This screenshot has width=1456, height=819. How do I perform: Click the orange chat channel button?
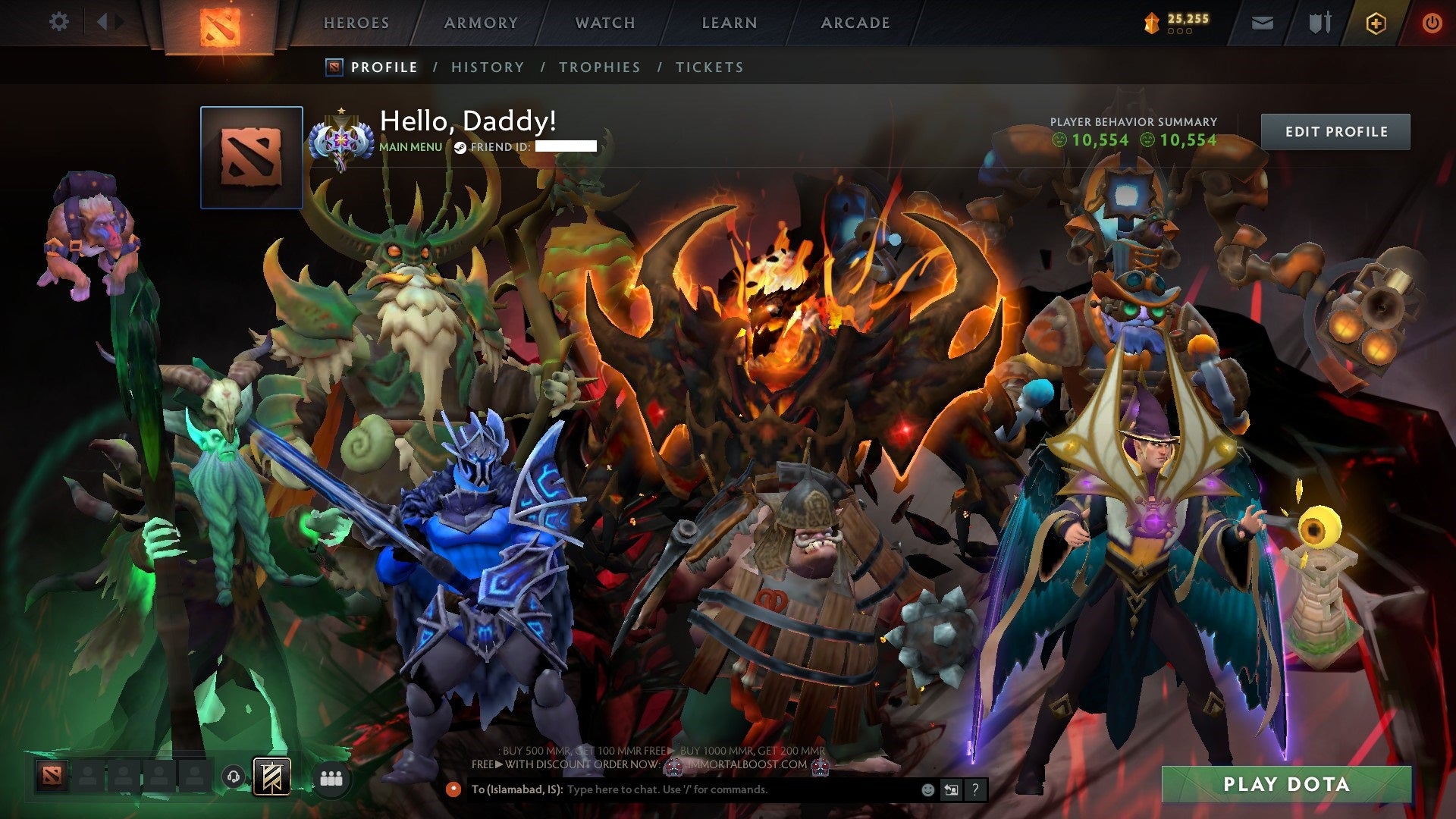(x=455, y=789)
